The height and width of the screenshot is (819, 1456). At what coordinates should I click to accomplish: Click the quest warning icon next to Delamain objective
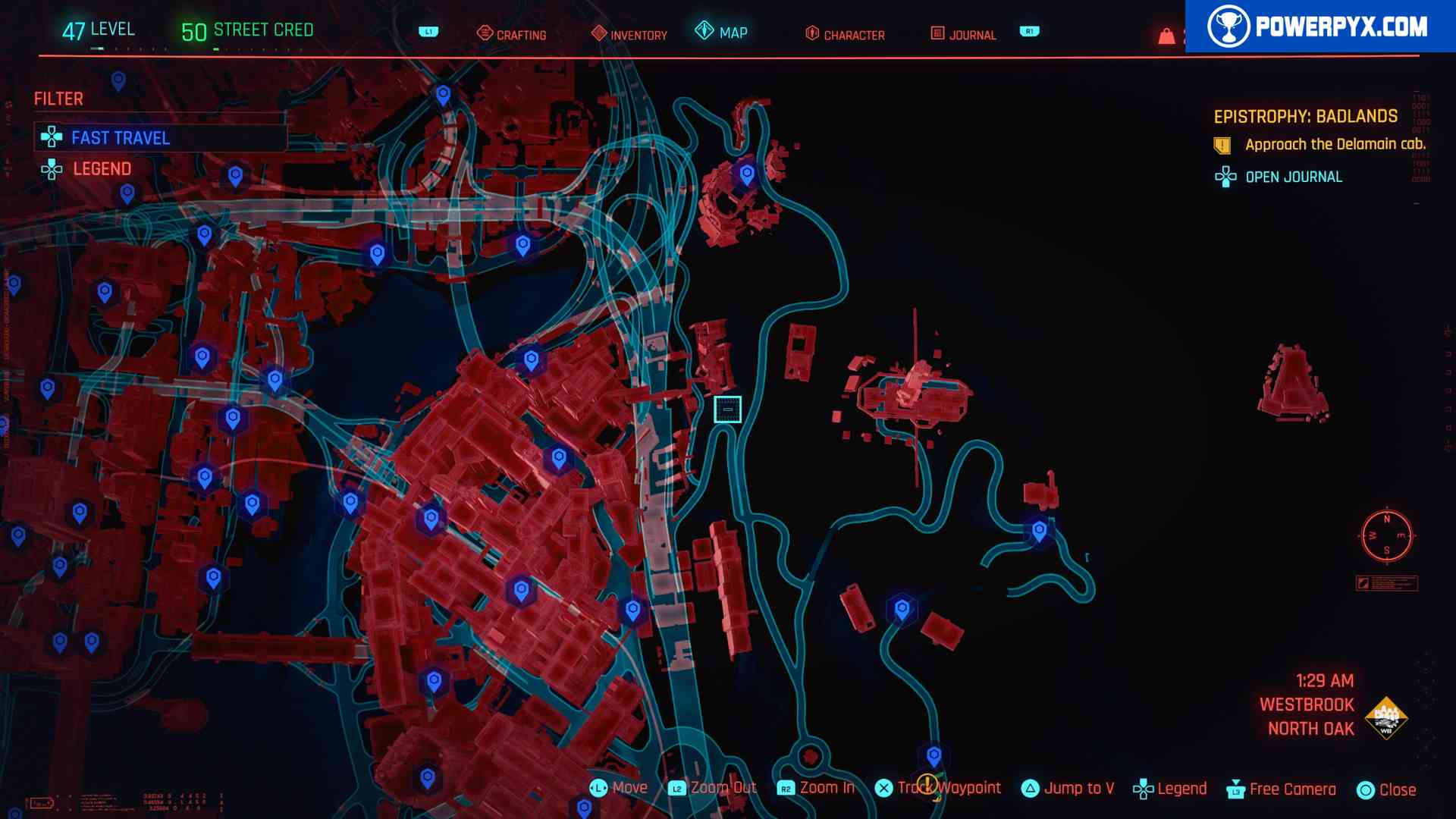(1223, 143)
